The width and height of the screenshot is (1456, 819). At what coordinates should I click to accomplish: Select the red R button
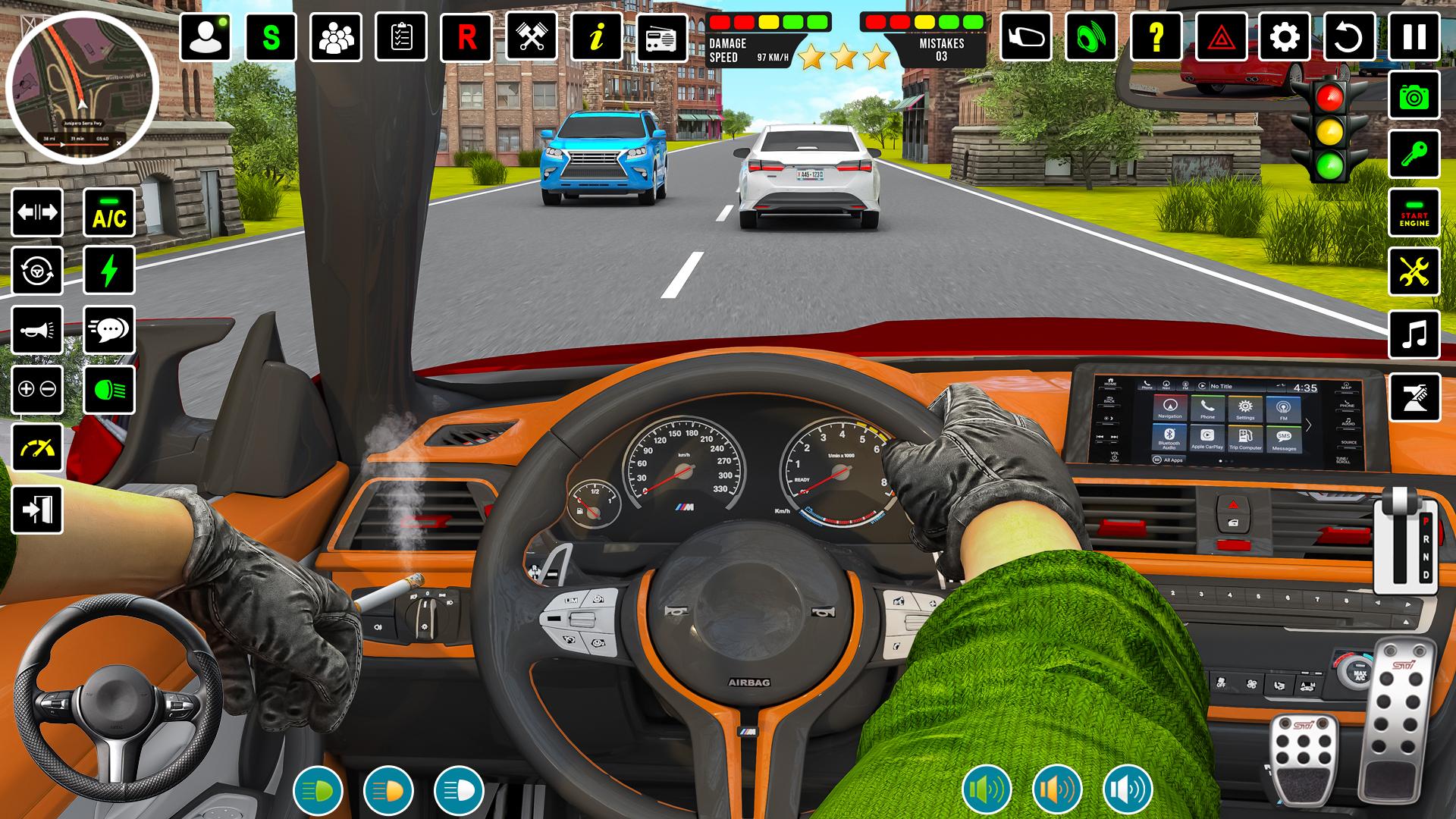coord(466,36)
